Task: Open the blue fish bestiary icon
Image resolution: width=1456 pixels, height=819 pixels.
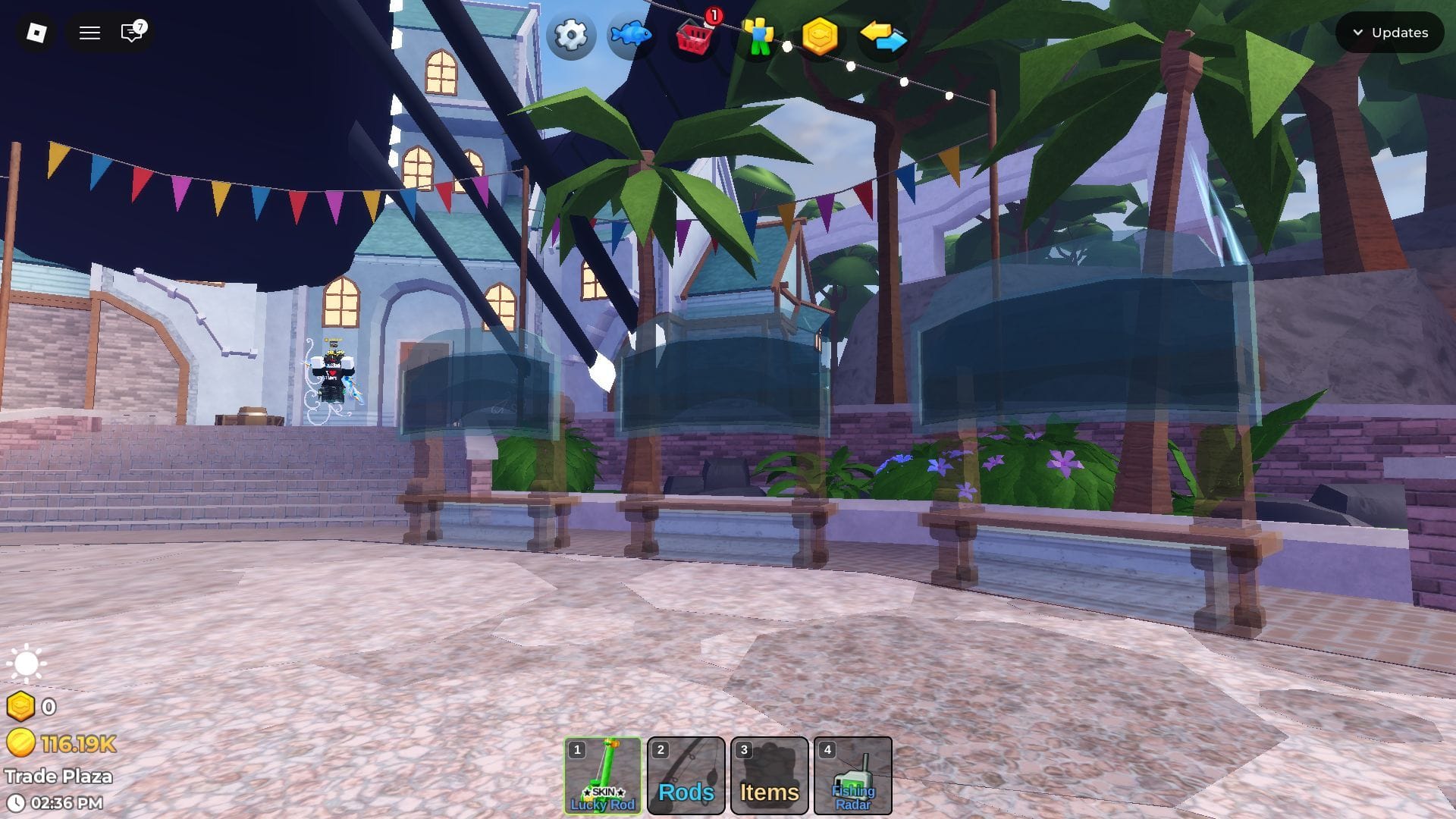Action: (x=631, y=36)
